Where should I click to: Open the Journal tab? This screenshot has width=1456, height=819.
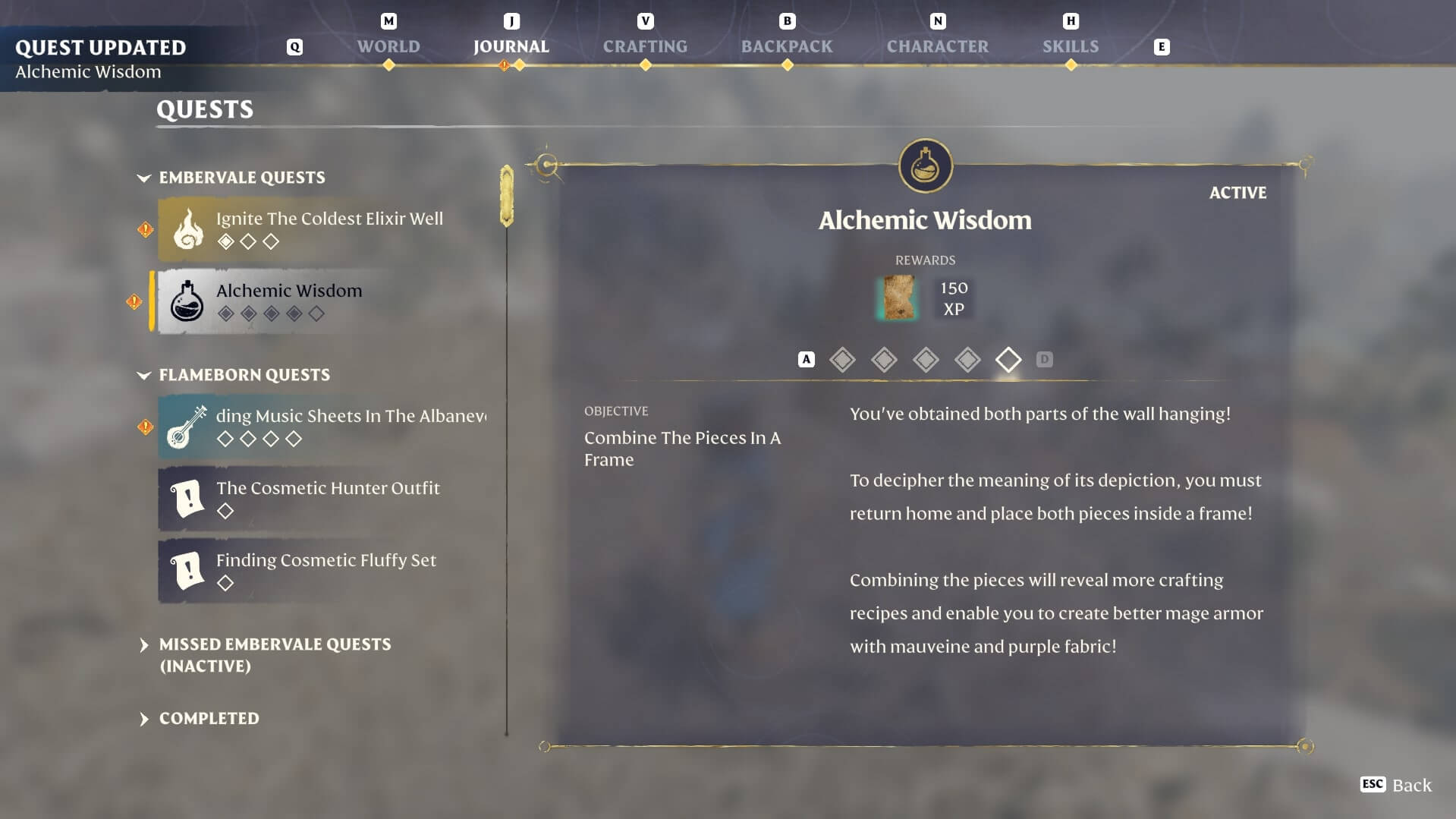click(x=511, y=46)
